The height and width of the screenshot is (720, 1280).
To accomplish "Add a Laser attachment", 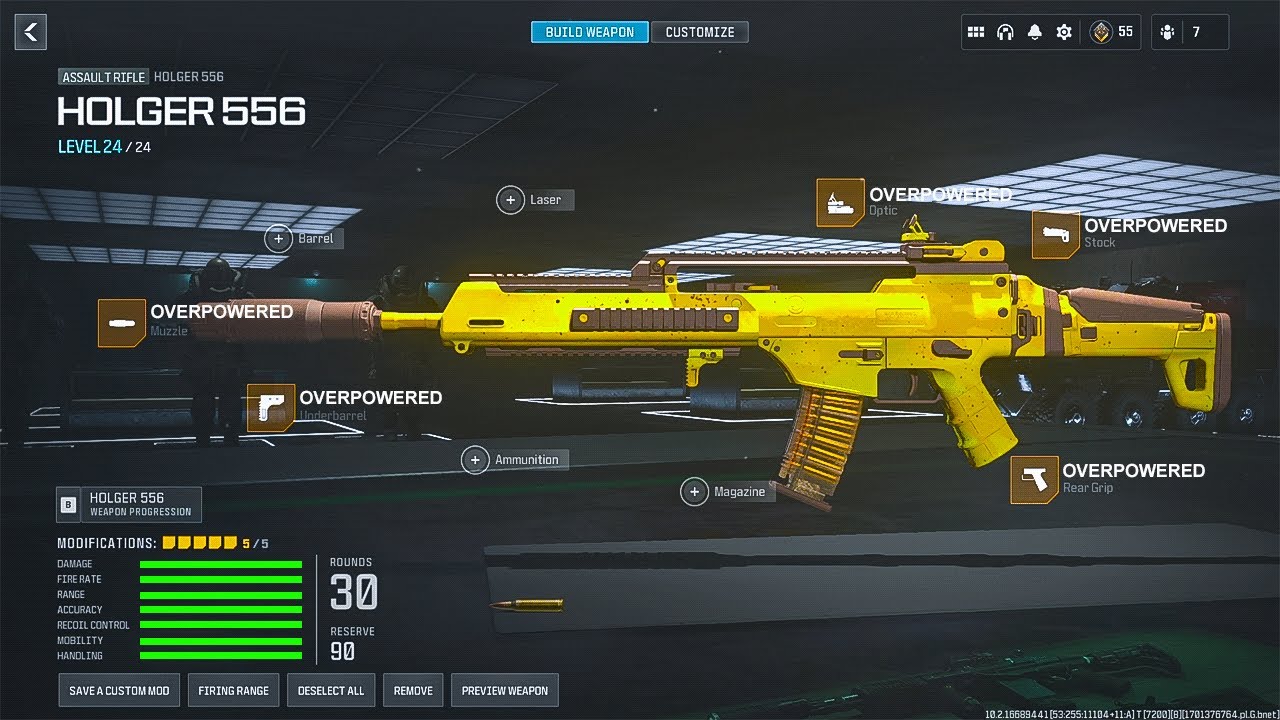I will point(511,200).
